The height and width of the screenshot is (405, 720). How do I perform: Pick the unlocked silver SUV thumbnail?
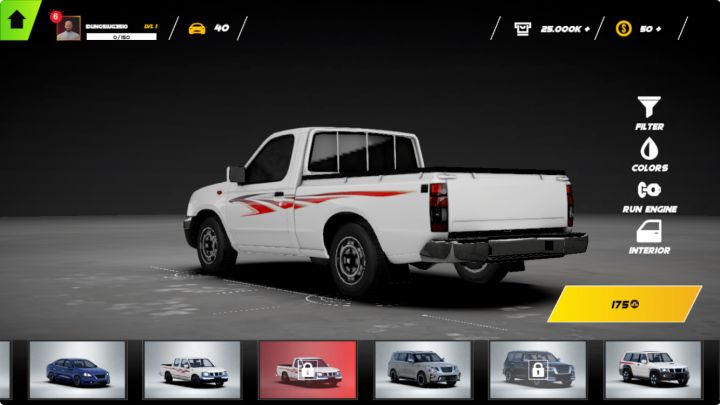(x=423, y=370)
